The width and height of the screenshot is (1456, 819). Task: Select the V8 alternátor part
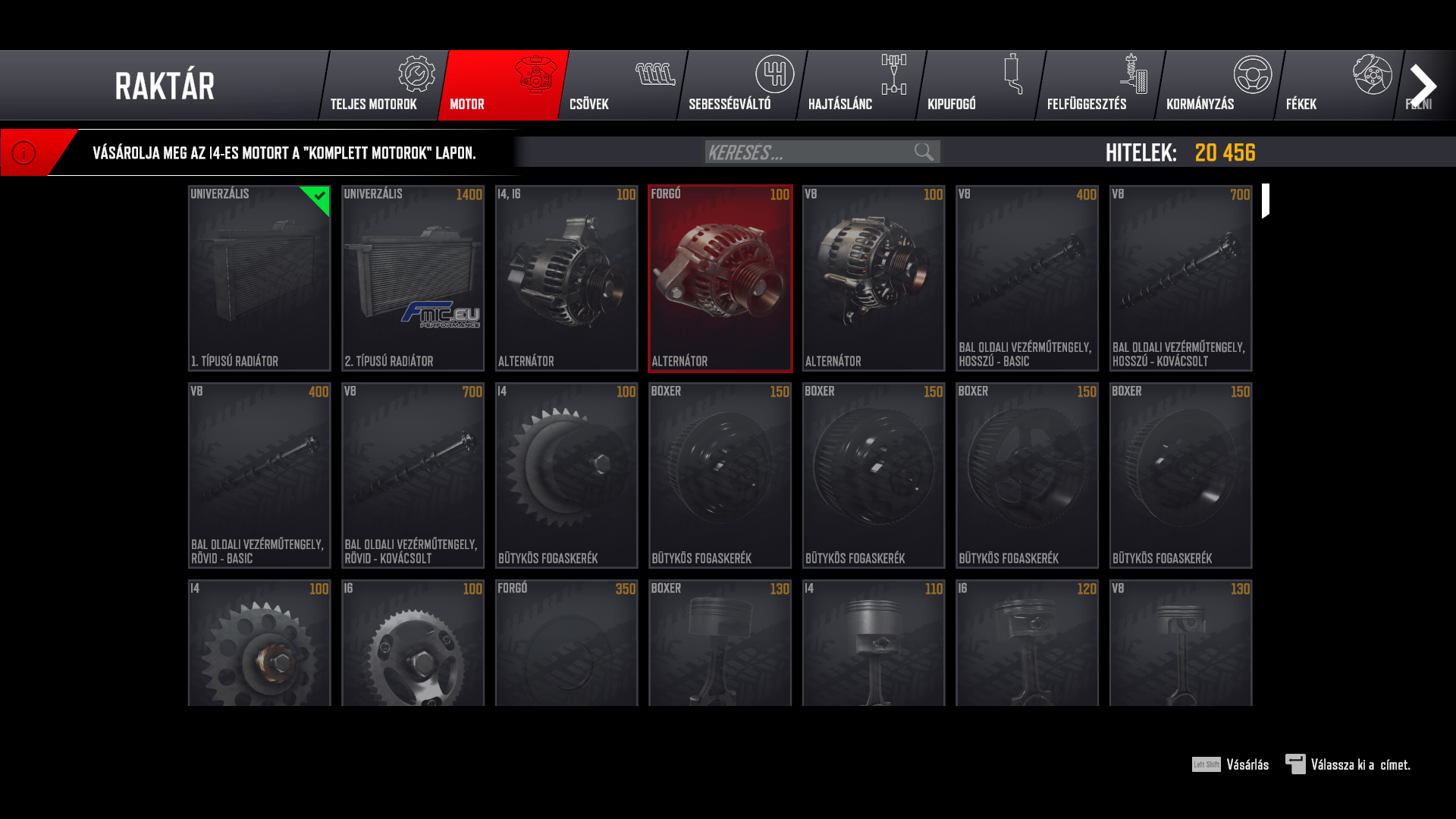[874, 278]
